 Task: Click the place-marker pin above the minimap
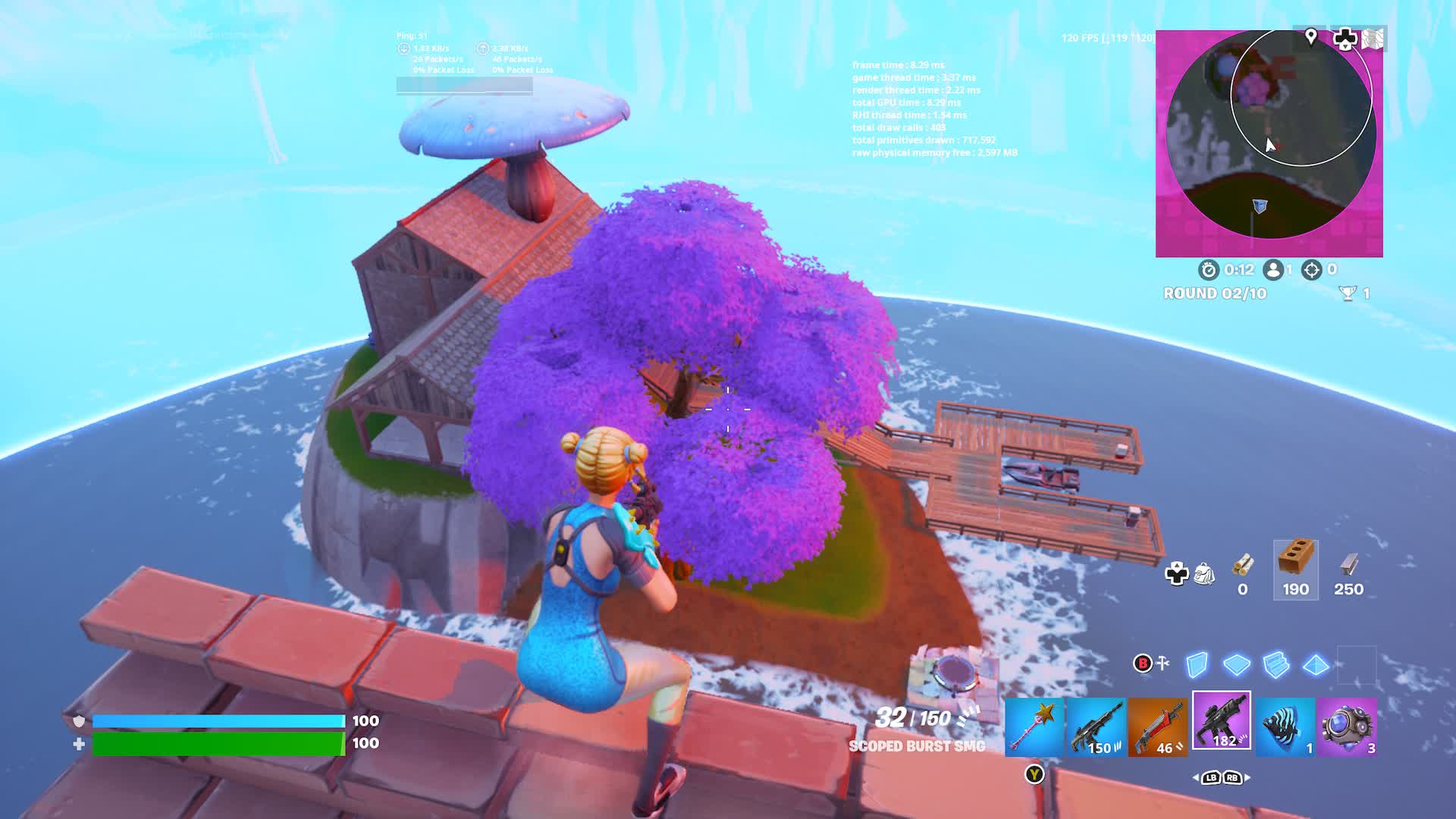1310,36
